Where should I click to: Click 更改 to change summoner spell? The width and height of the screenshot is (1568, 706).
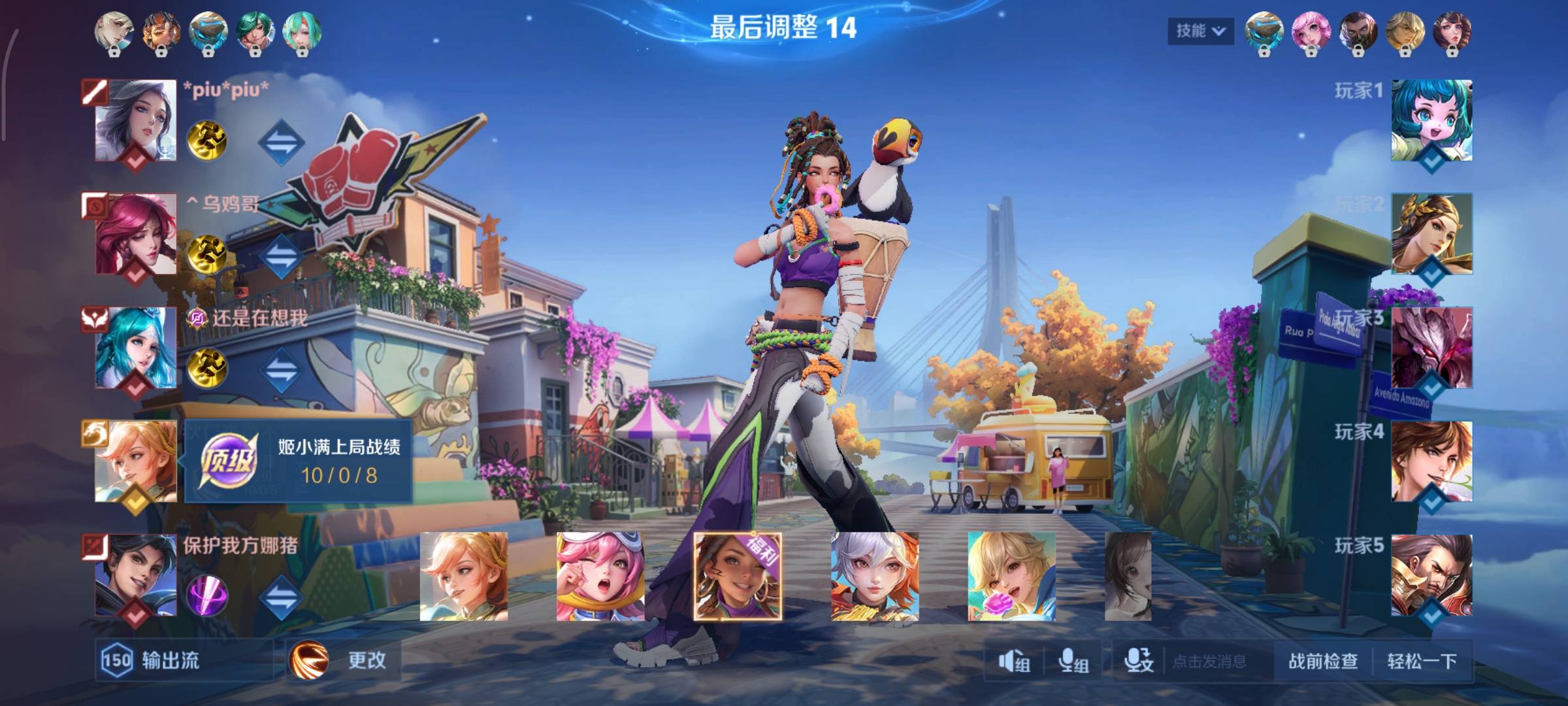(x=345, y=660)
